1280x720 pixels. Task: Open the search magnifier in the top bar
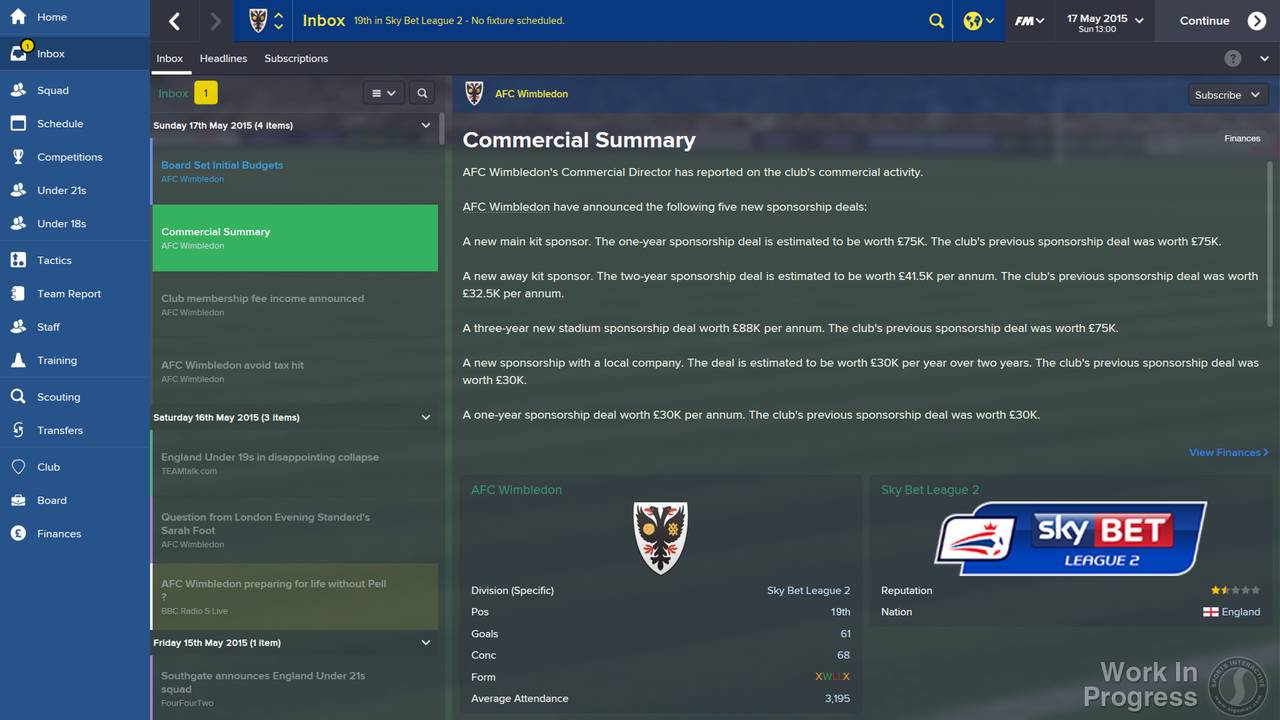point(936,20)
